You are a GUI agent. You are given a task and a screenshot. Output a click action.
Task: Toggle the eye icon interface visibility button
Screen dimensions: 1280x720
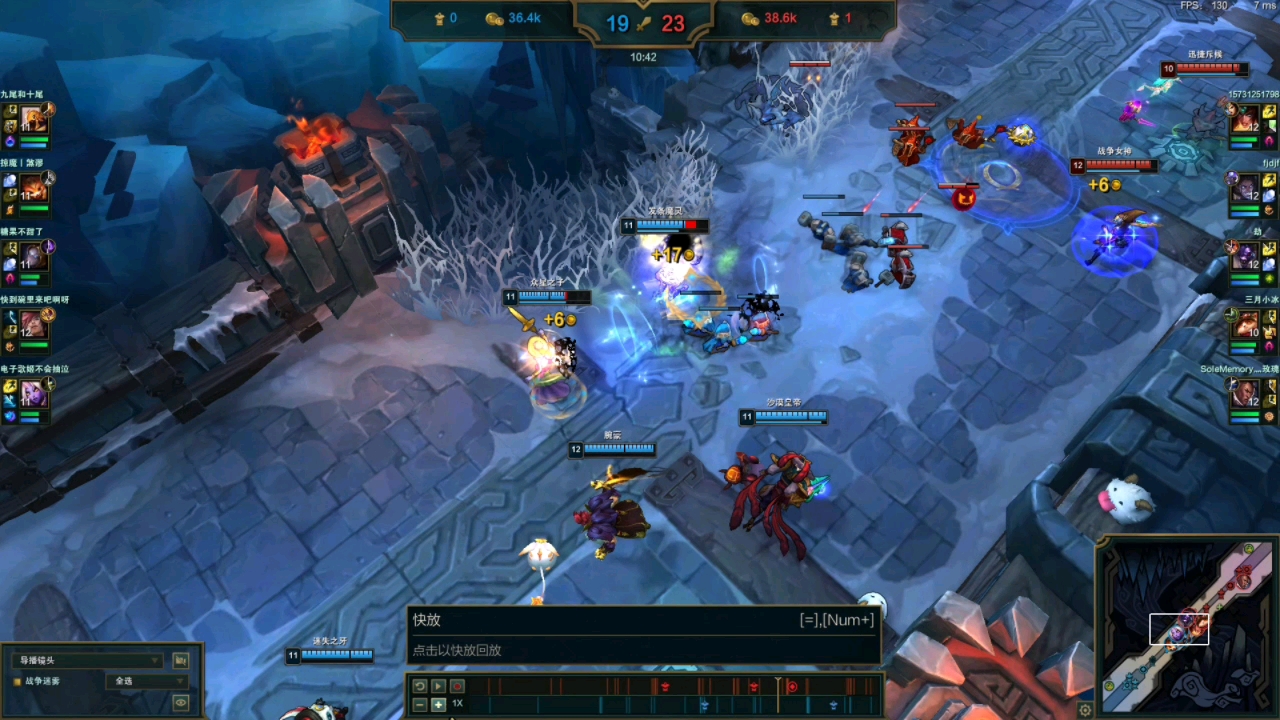[181, 703]
